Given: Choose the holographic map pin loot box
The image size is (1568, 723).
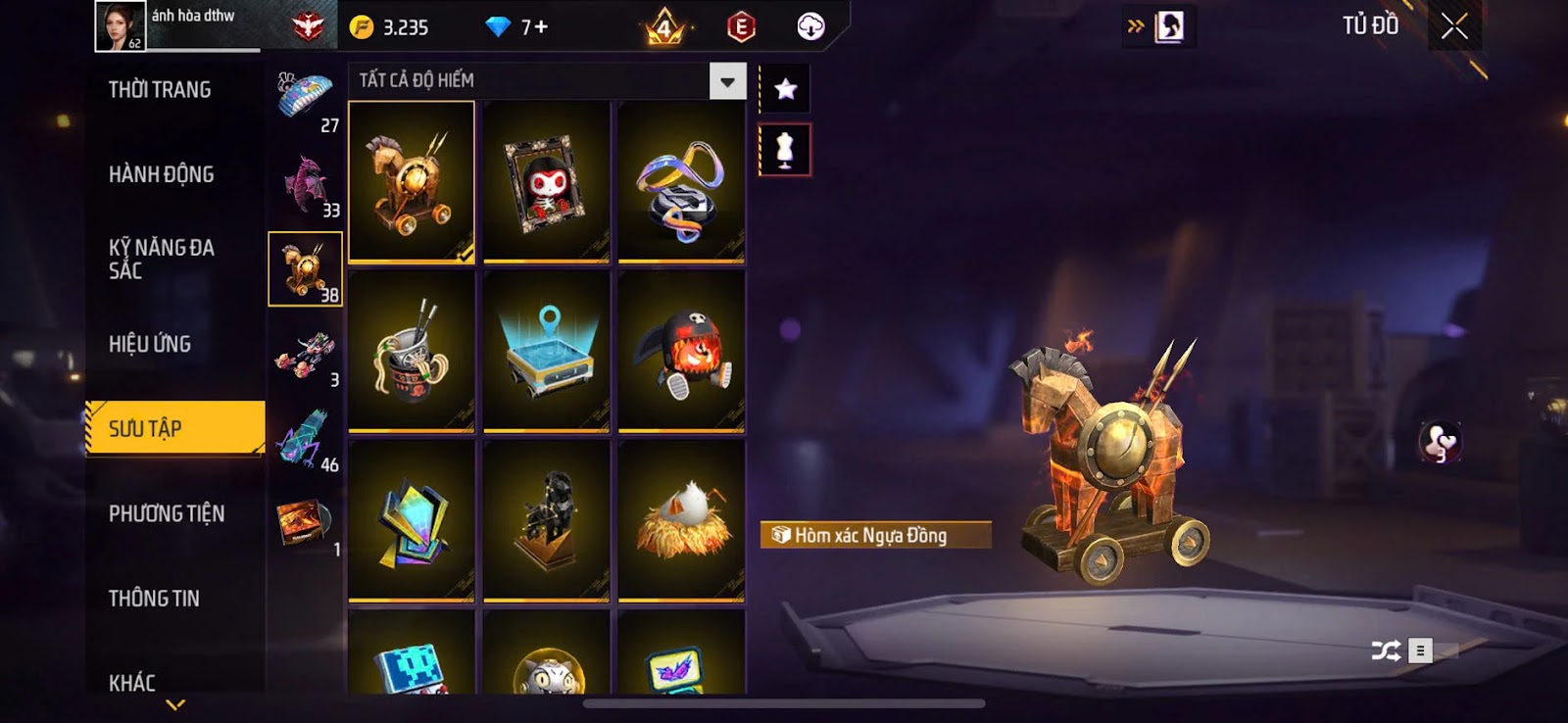Looking at the screenshot, I should click(x=546, y=352).
